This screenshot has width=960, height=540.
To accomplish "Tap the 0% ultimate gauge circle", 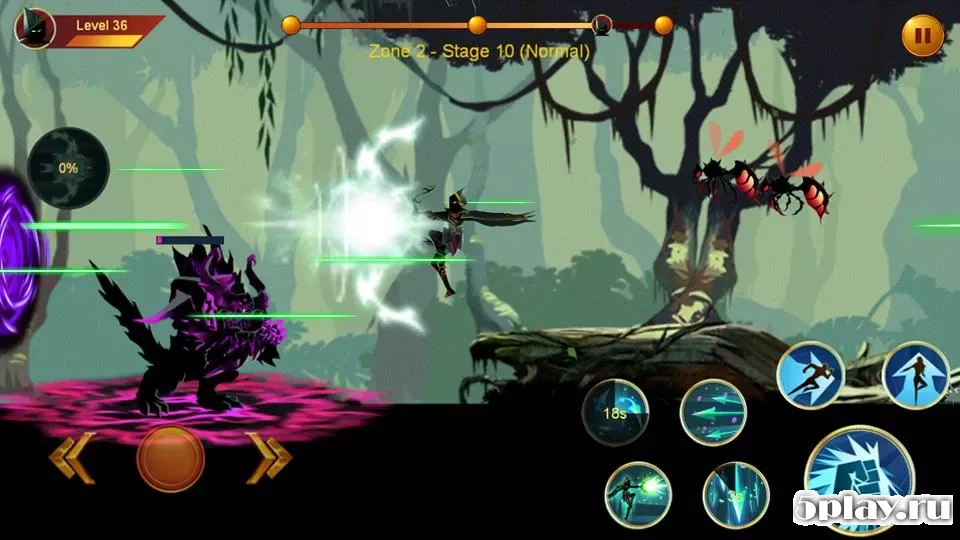I will point(68,168).
